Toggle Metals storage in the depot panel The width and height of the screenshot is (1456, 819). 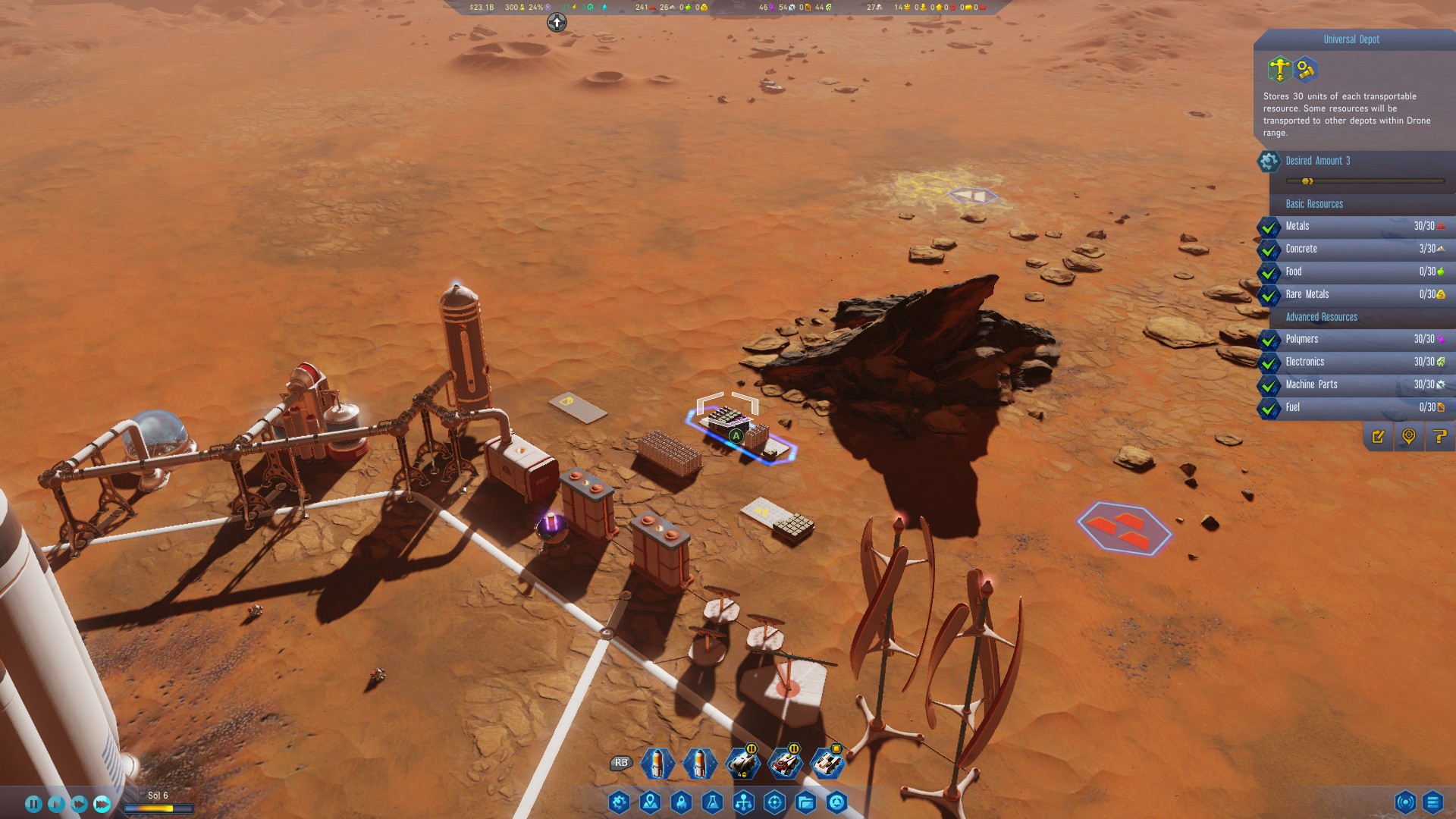1269,226
